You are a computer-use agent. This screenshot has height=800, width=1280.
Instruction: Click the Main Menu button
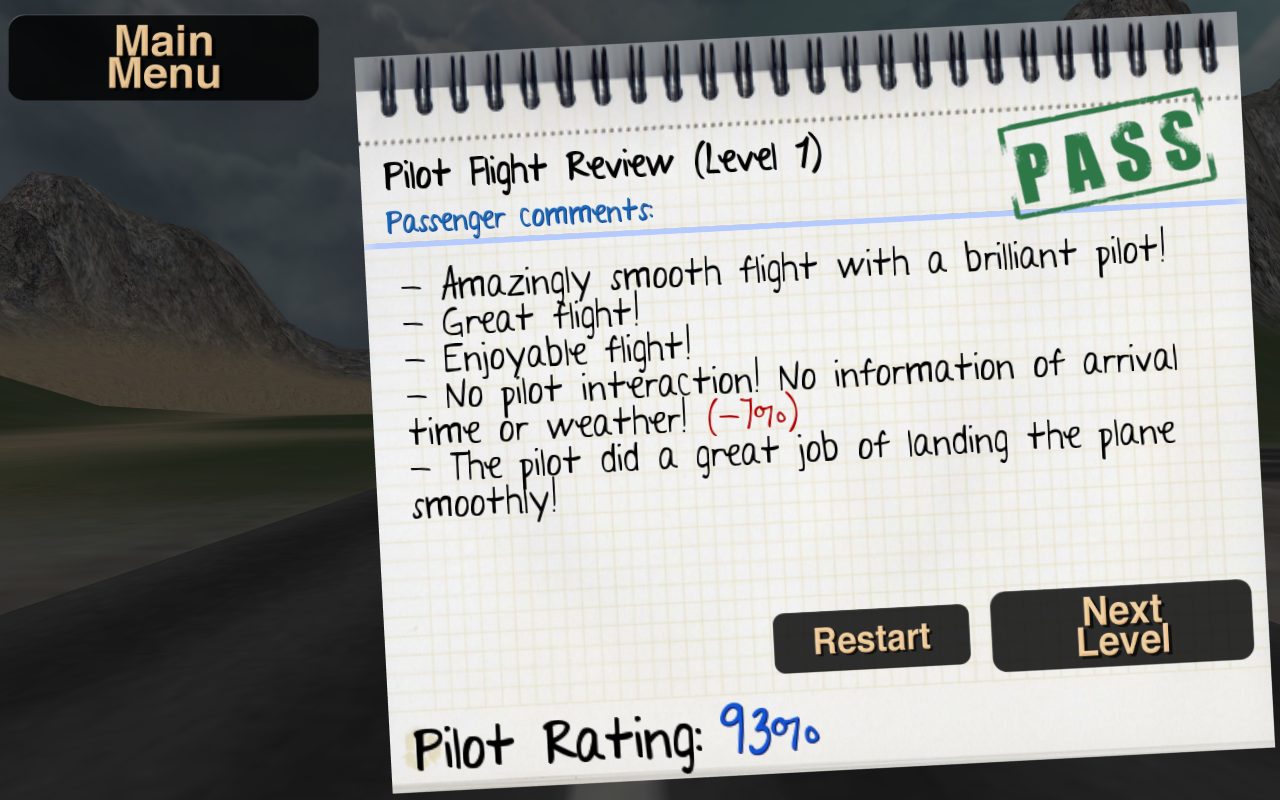(163, 57)
